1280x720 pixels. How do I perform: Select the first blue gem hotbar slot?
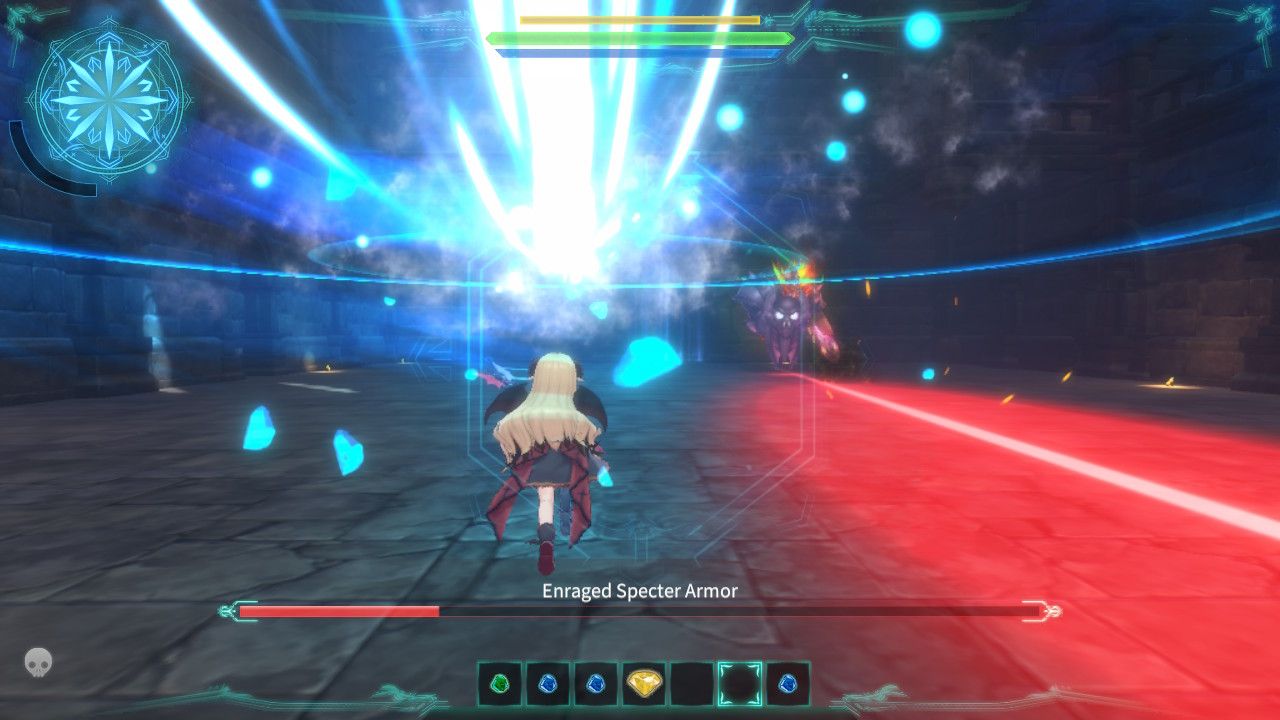[548, 685]
